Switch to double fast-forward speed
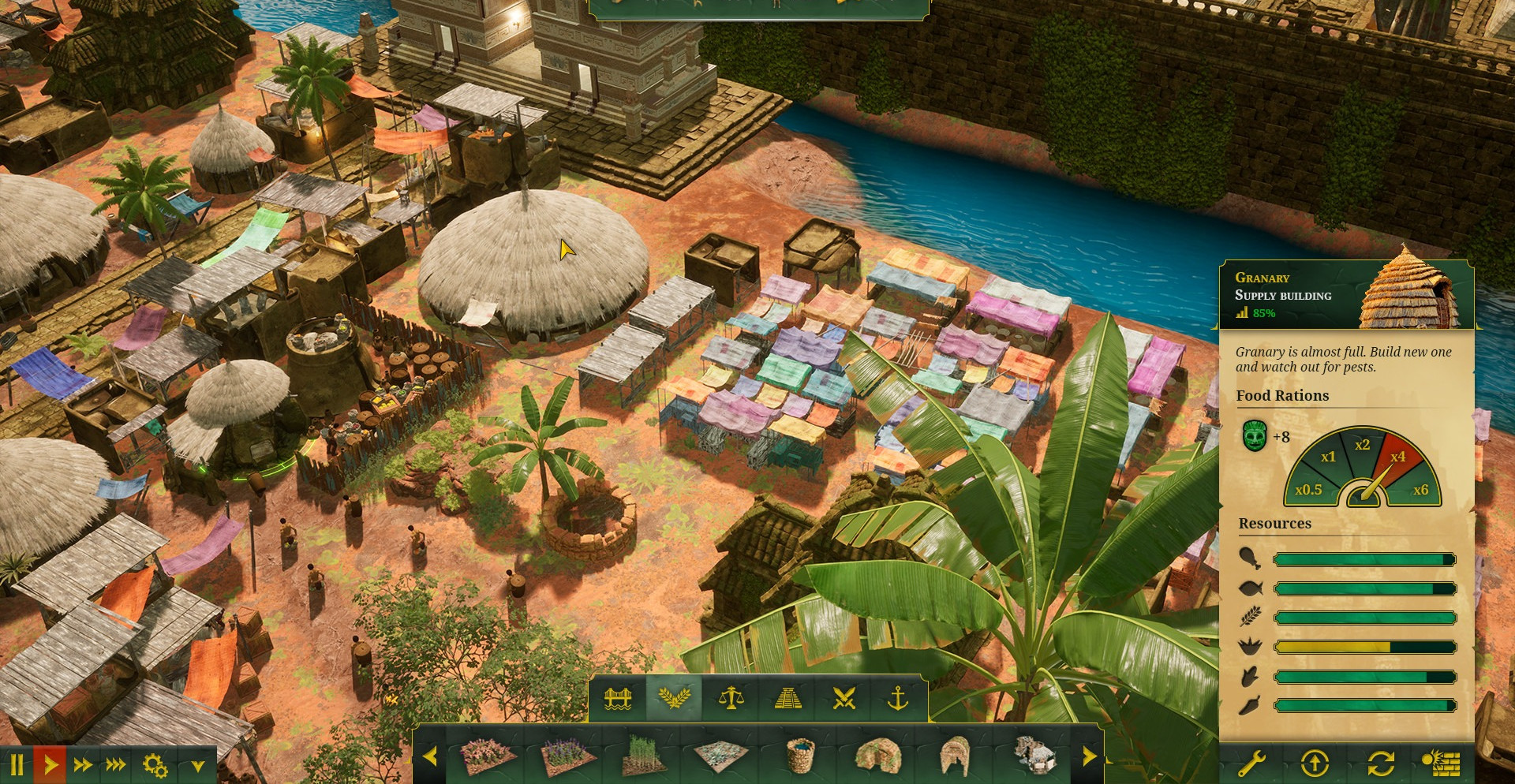 tap(83, 764)
